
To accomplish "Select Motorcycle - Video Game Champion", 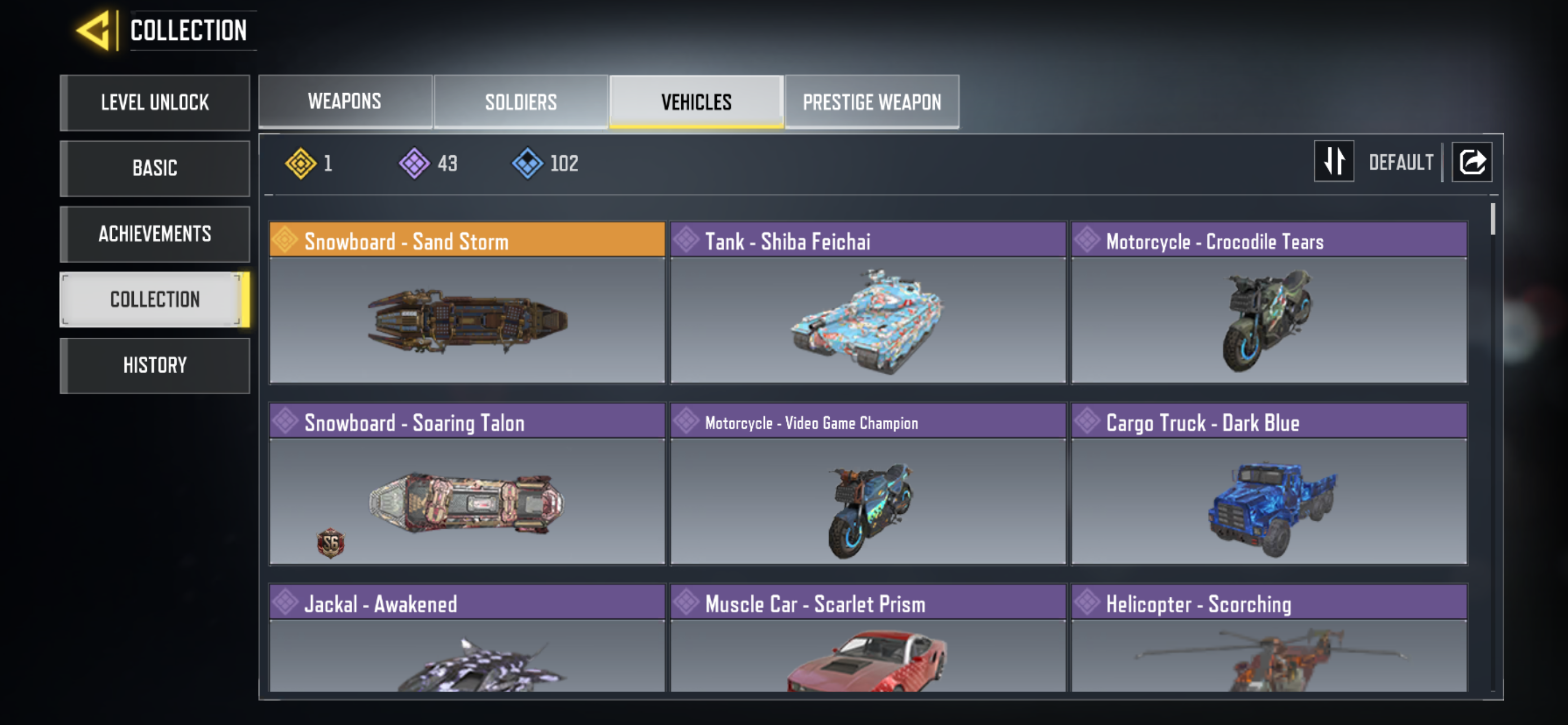I will click(x=868, y=483).
